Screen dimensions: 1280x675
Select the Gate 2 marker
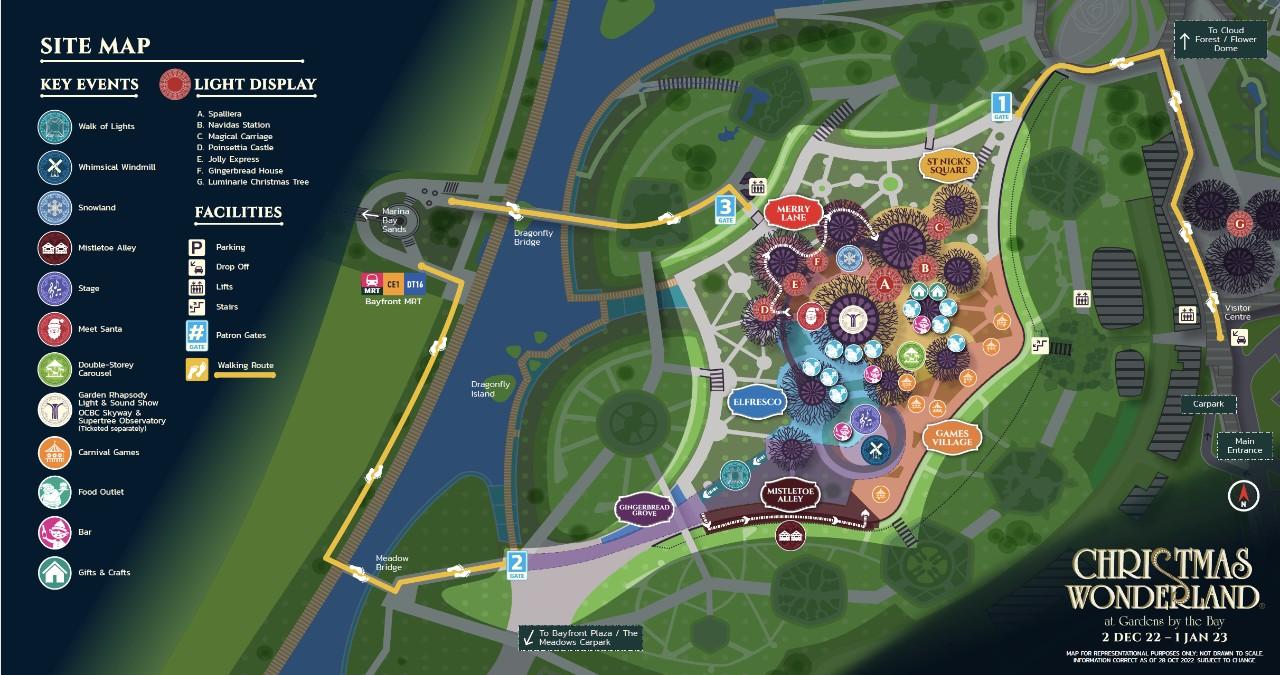coord(516,565)
